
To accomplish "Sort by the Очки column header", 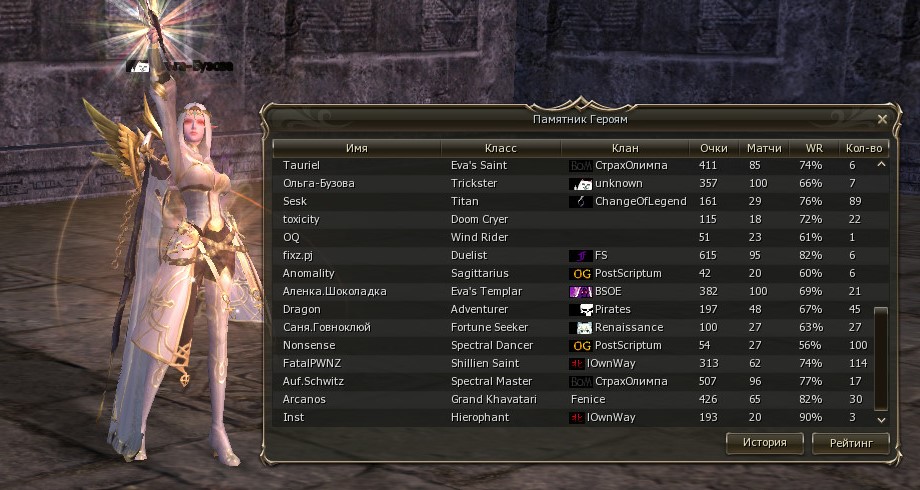I will (x=714, y=148).
